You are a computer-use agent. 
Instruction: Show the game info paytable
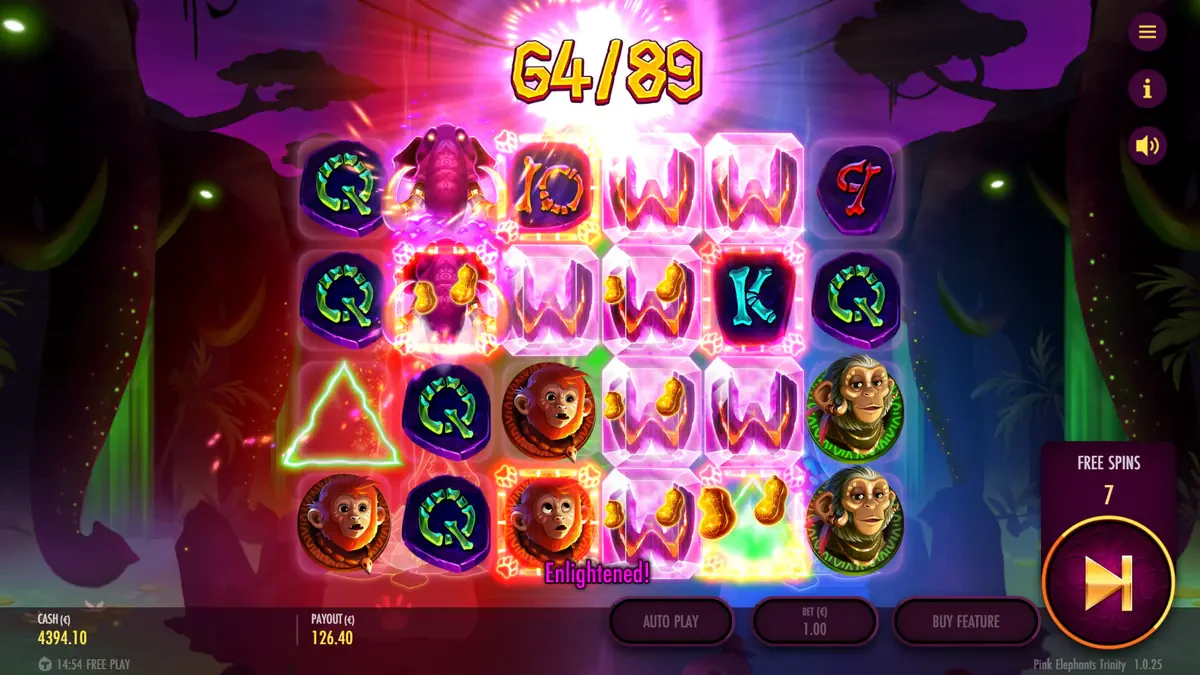(x=1147, y=90)
